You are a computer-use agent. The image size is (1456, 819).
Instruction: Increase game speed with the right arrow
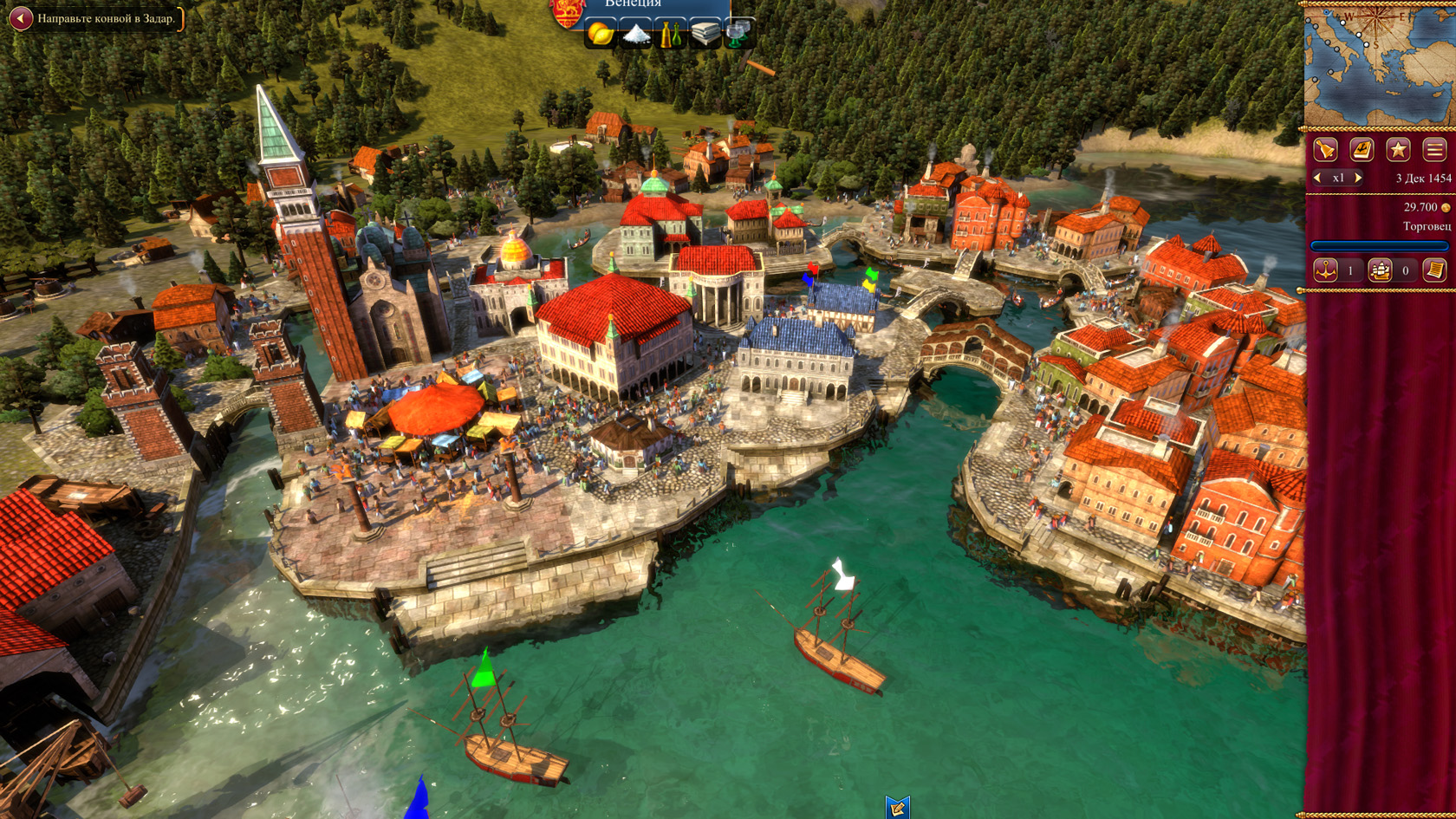coord(1358,178)
